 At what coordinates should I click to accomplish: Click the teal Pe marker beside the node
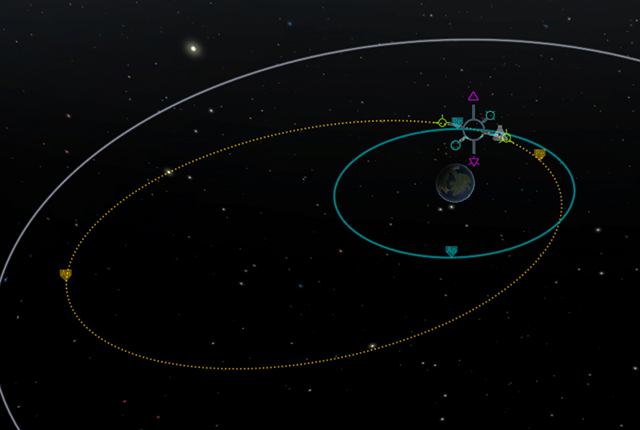(x=457, y=123)
